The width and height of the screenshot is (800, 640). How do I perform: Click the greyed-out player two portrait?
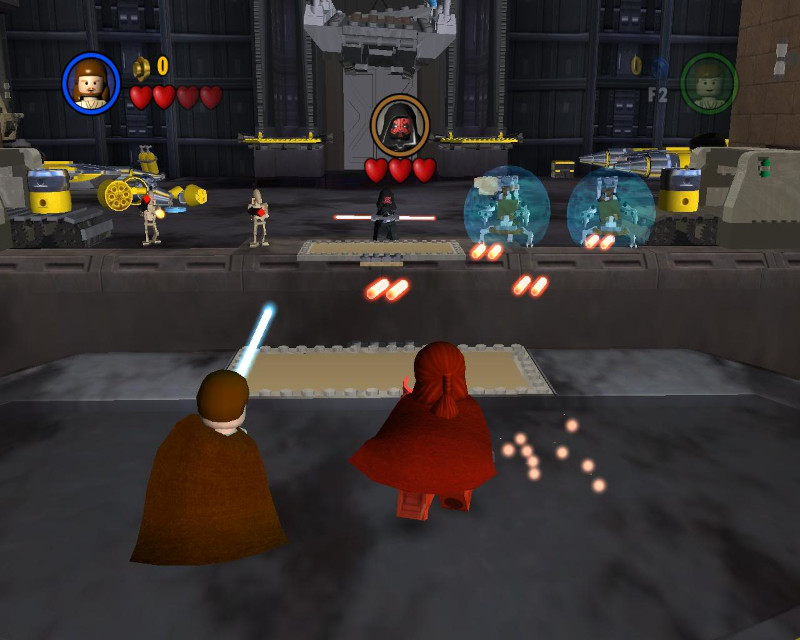(x=708, y=82)
